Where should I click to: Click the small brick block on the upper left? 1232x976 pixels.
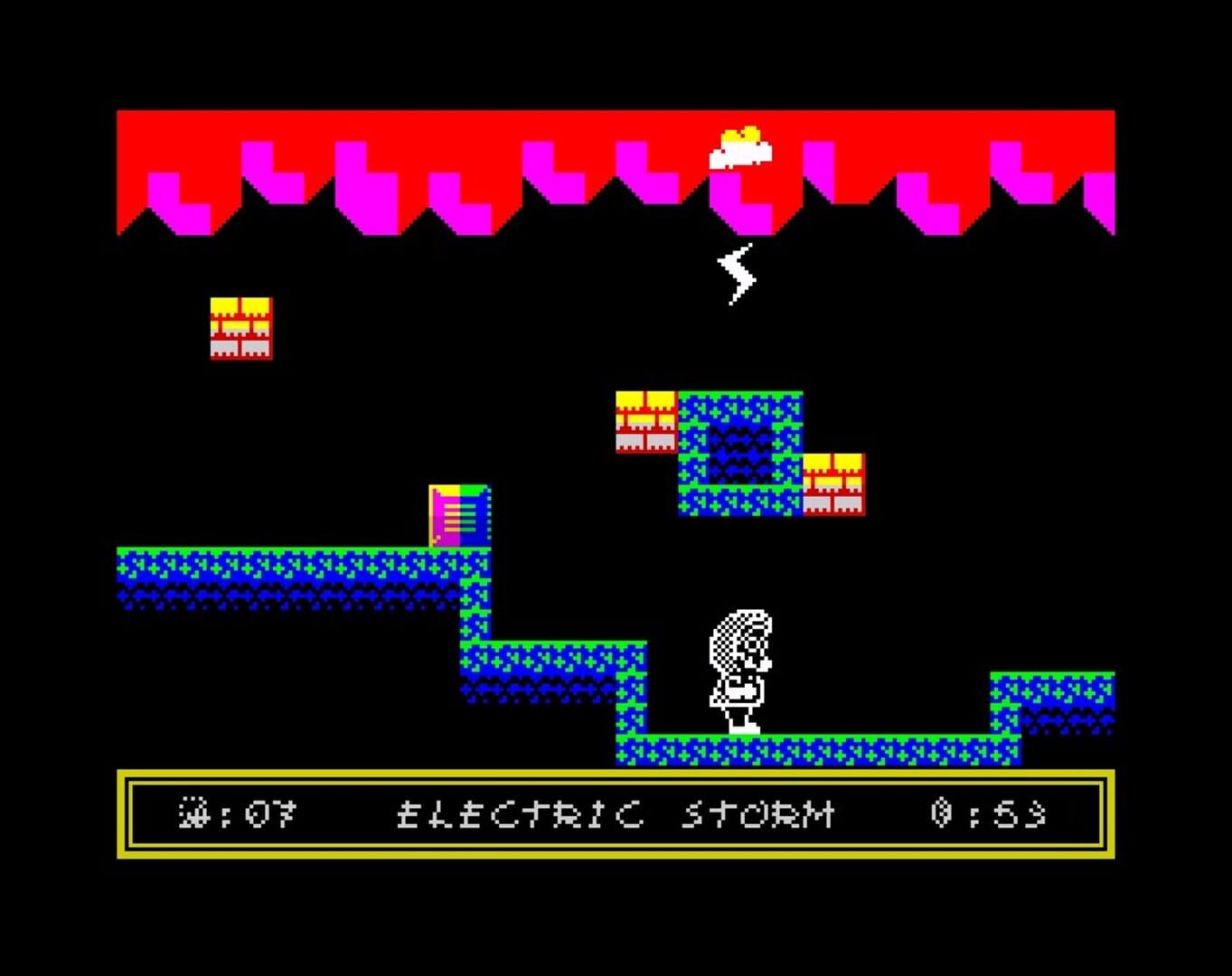point(242,325)
